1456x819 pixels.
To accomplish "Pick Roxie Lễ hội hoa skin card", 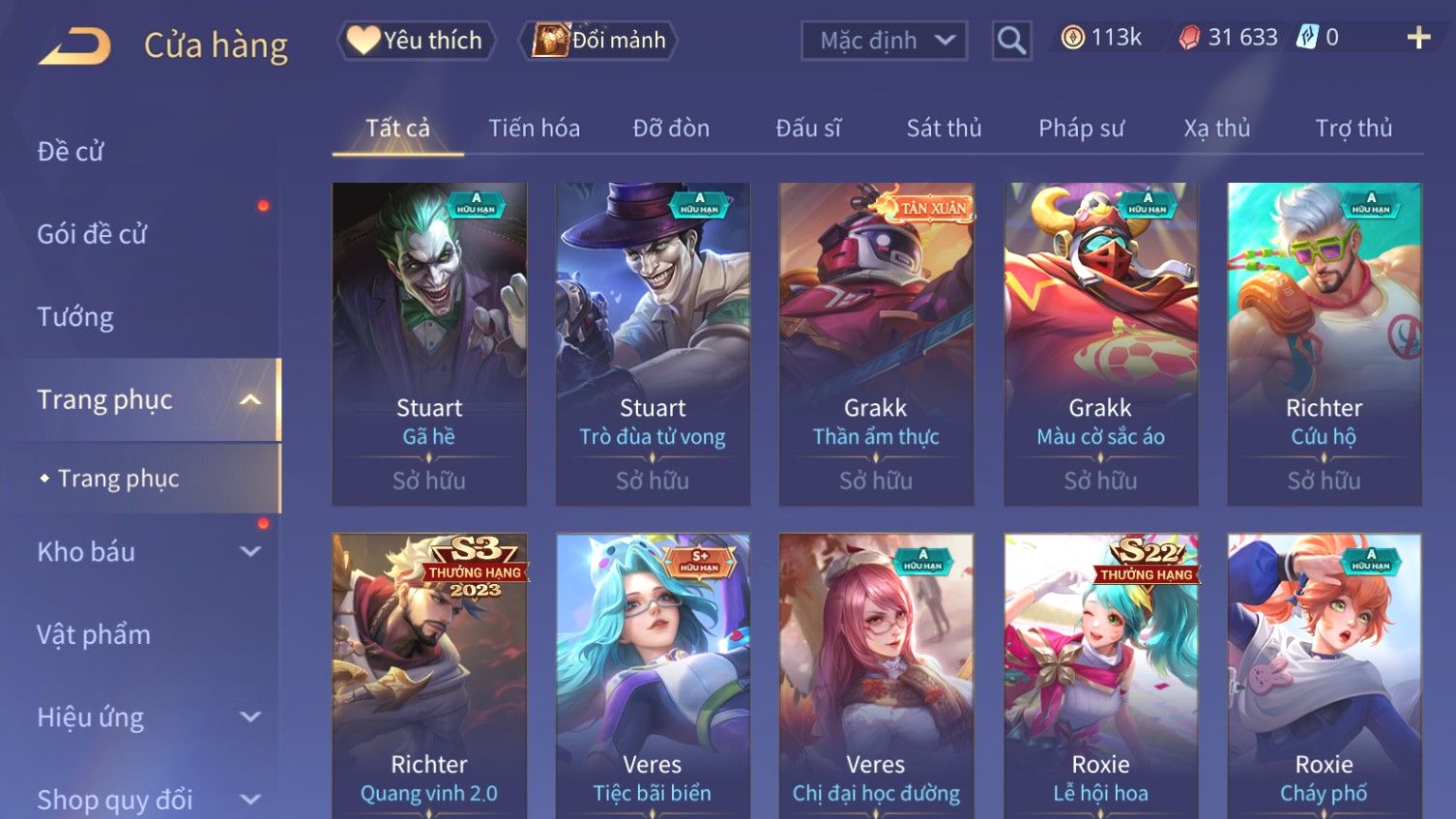I will (x=1100, y=675).
